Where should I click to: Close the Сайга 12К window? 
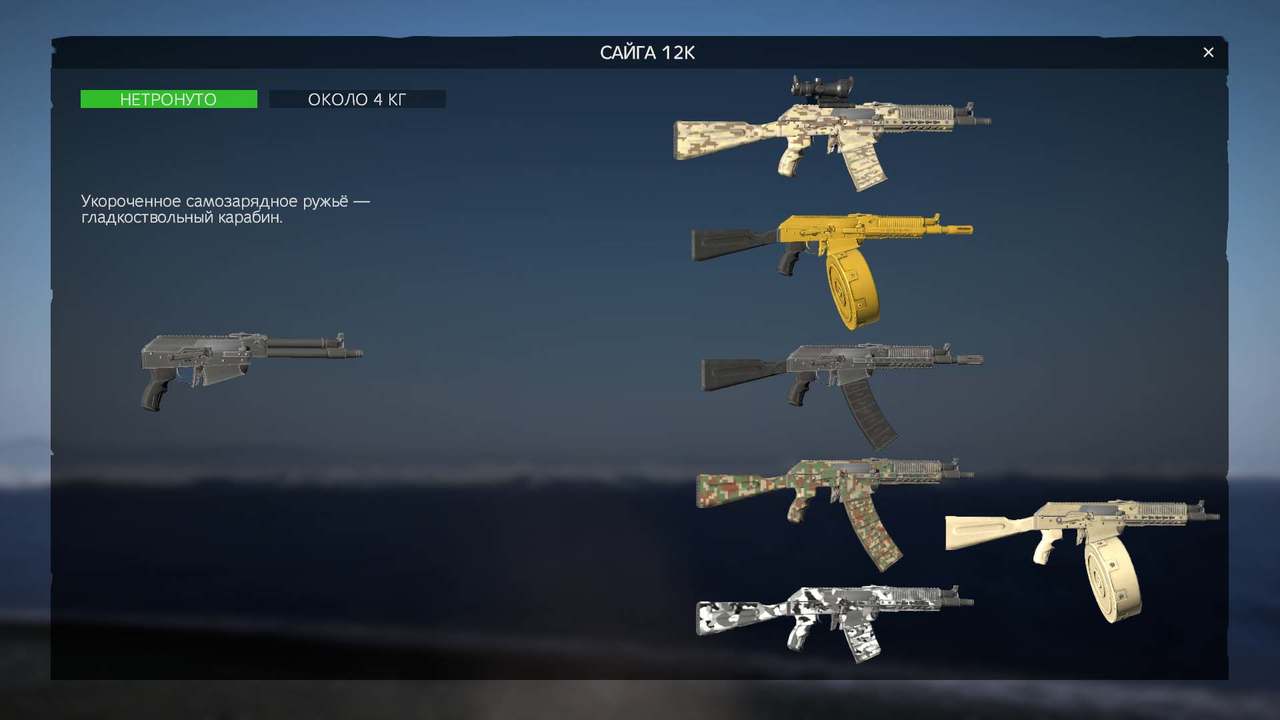(x=1208, y=52)
